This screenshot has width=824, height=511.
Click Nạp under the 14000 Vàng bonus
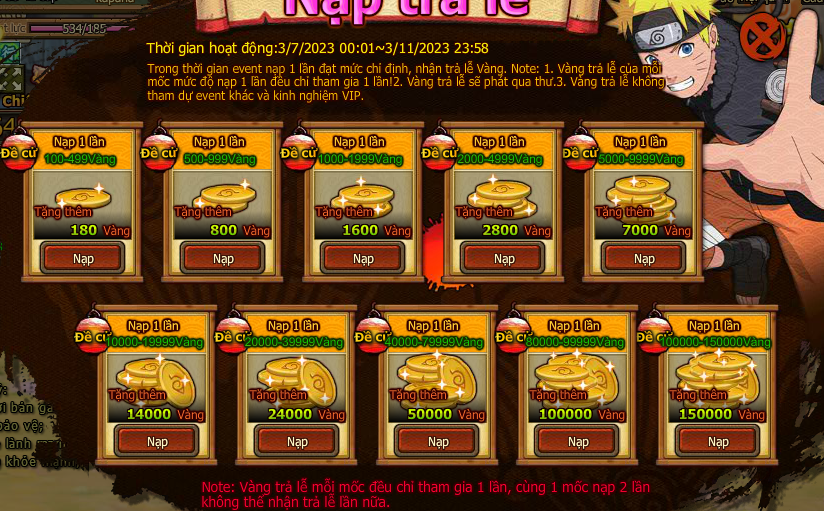[x=157, y=441]
